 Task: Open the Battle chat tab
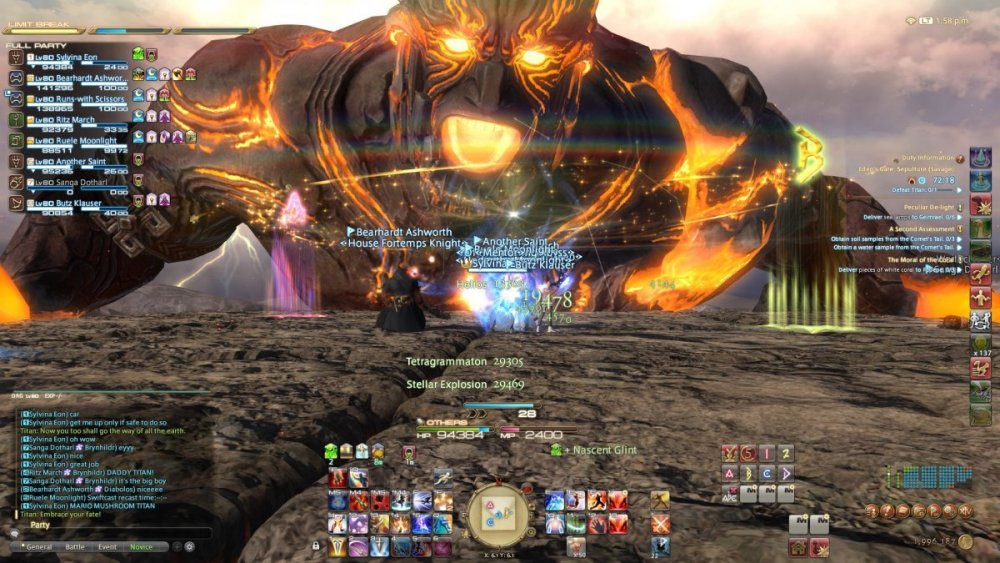pyautogui.click(x=75, y=547)
